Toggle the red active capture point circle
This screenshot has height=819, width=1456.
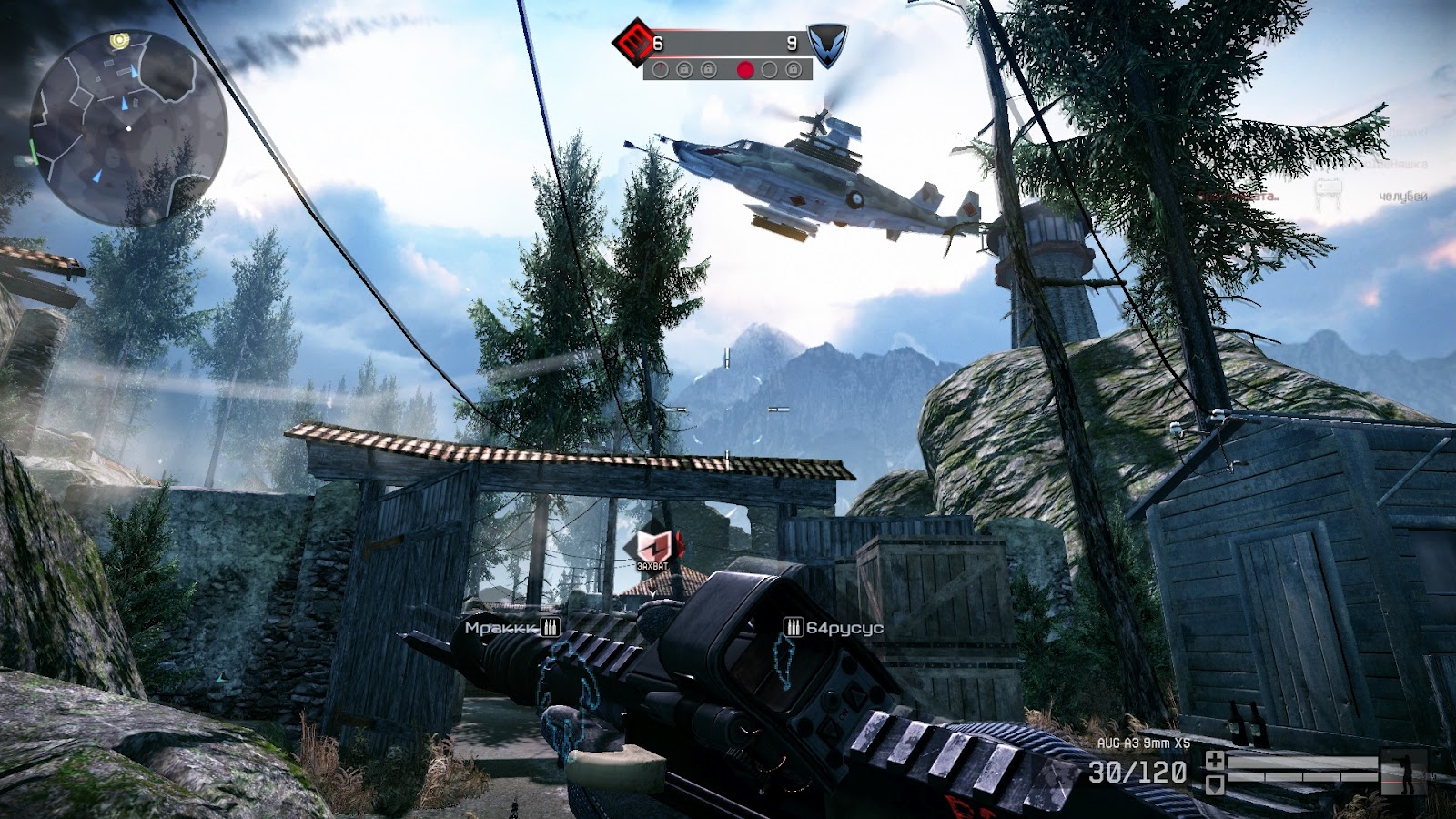click(745, 69)
